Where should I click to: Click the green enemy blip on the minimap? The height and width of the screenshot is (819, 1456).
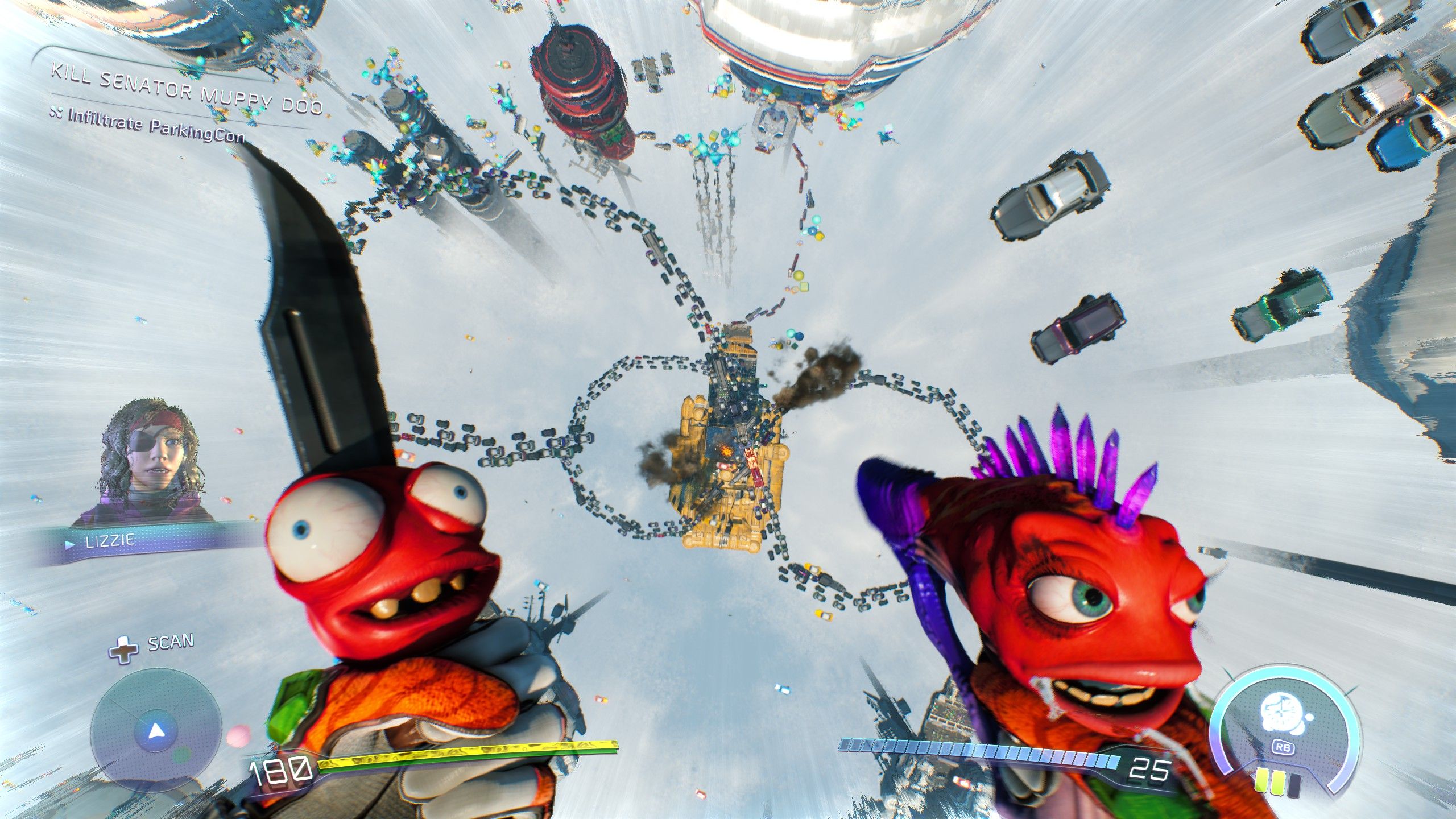182,755
